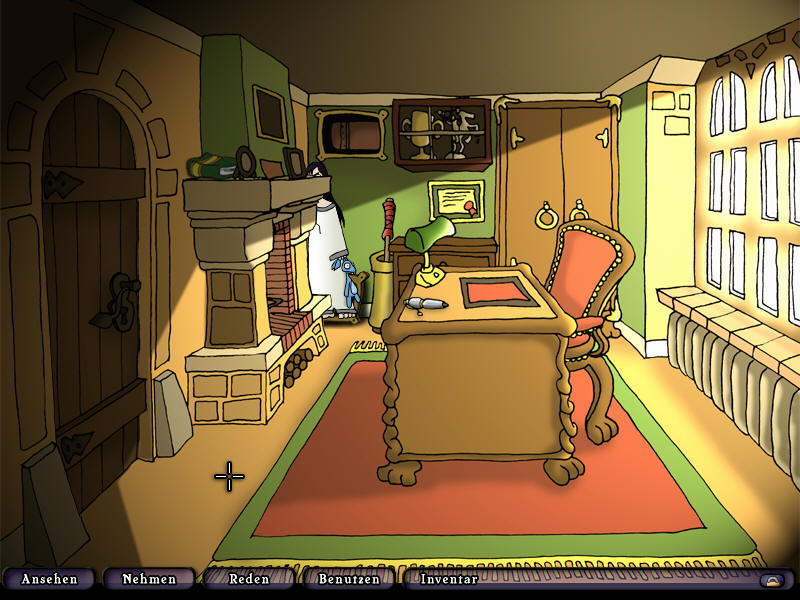The image size is (800, 600).
Task: Click the Benutzen action button
Action: coord(349,579)
